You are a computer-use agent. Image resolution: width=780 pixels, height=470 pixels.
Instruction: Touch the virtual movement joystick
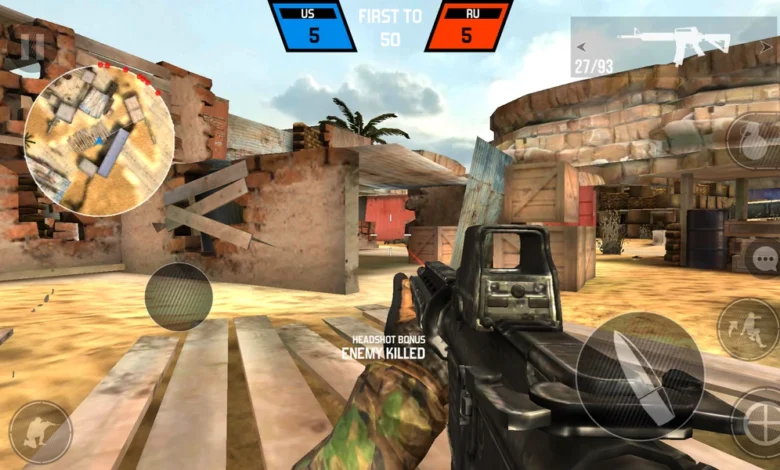click(x=178, y=295)
